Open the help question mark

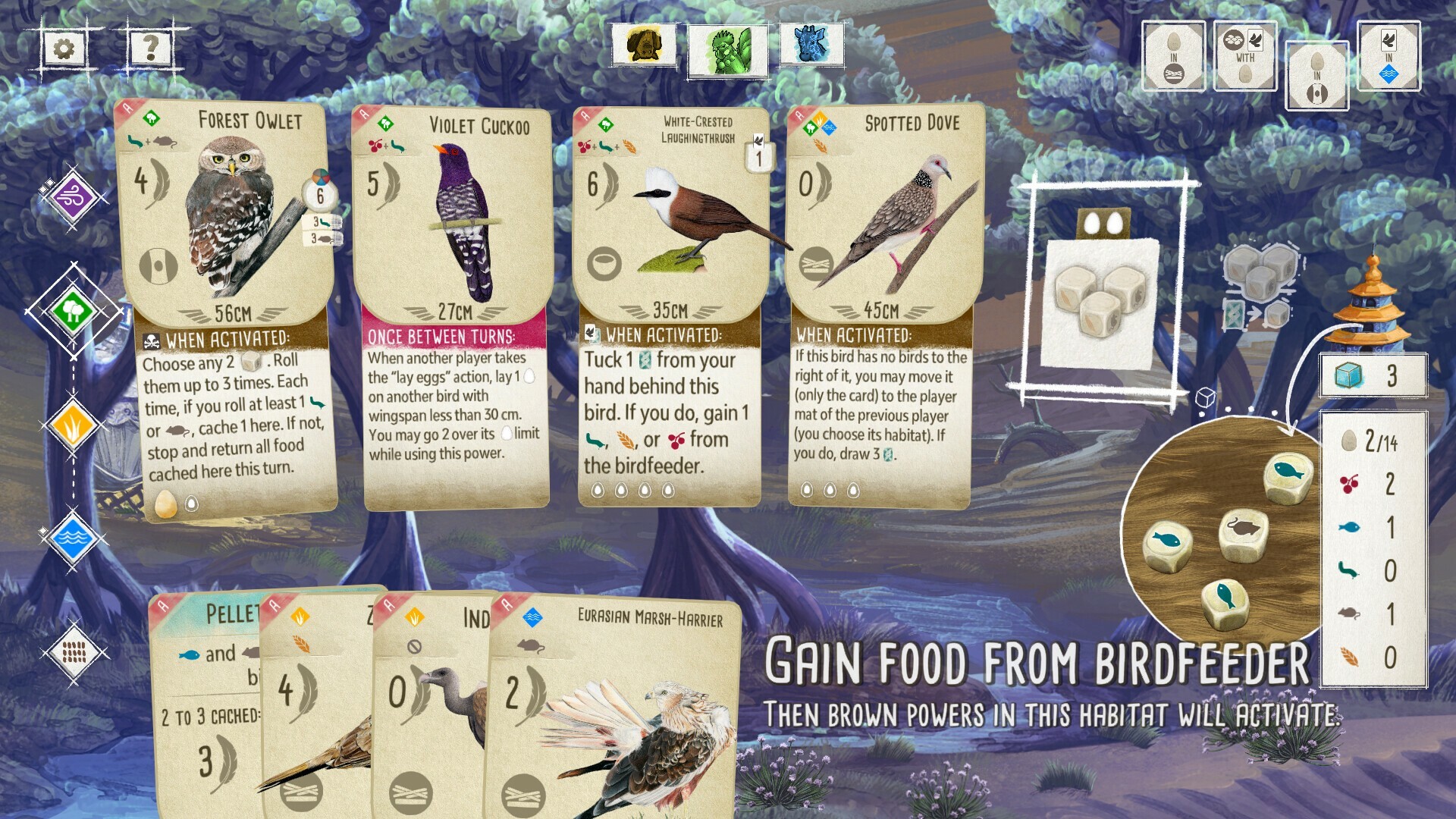(150, 47)
